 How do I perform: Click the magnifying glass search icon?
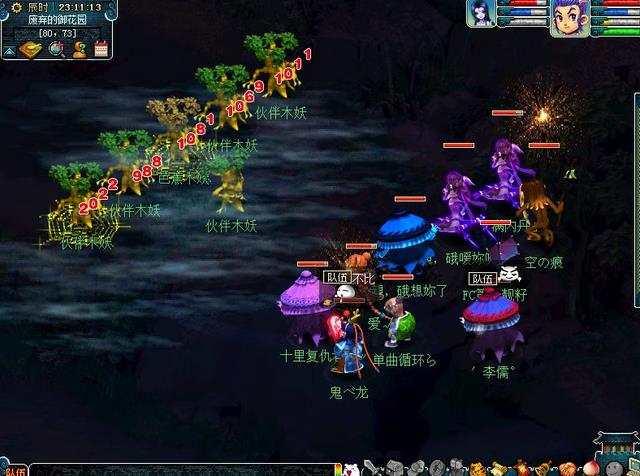(56, 49)
